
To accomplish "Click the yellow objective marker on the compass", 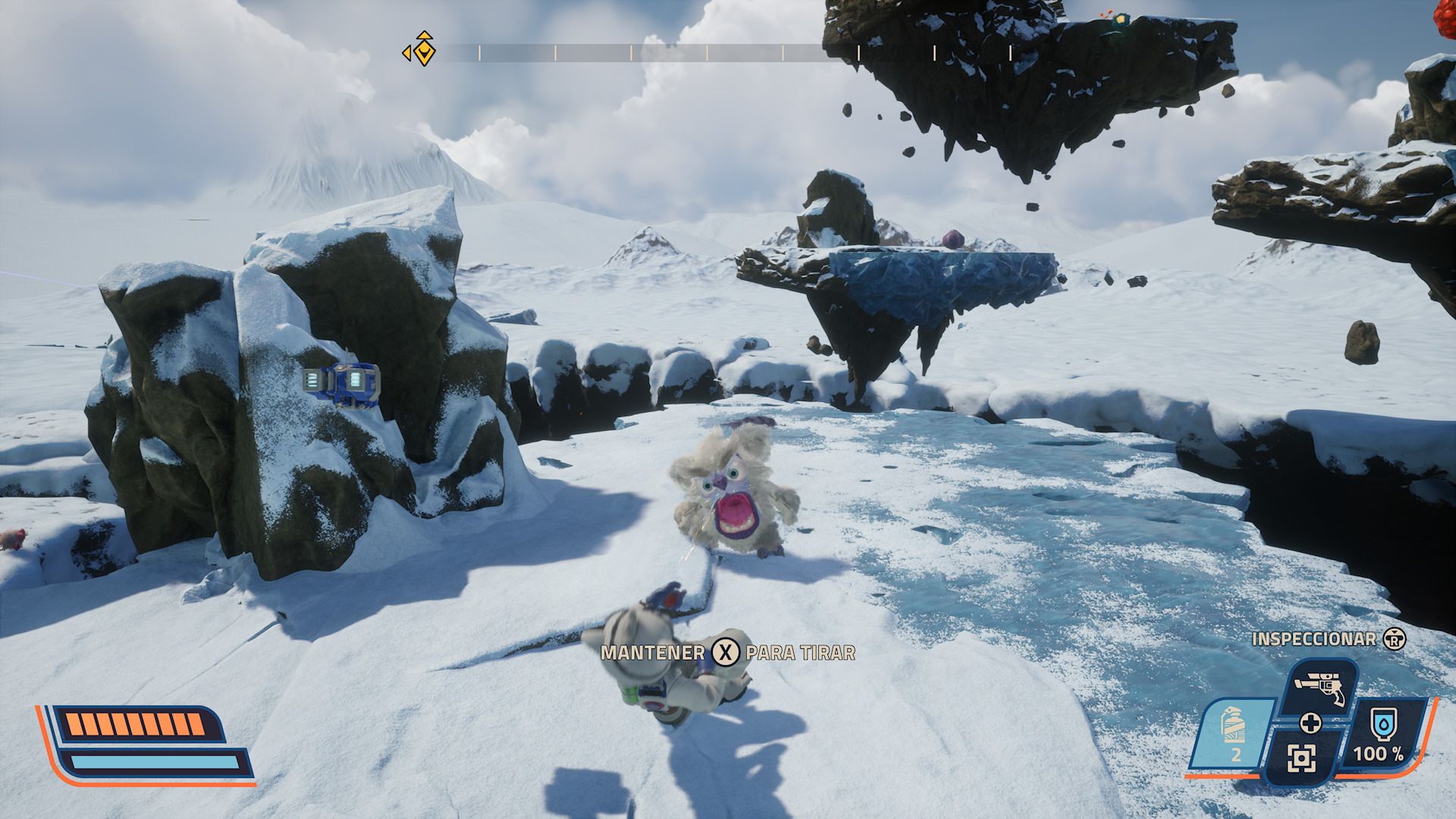I will 424,51.
